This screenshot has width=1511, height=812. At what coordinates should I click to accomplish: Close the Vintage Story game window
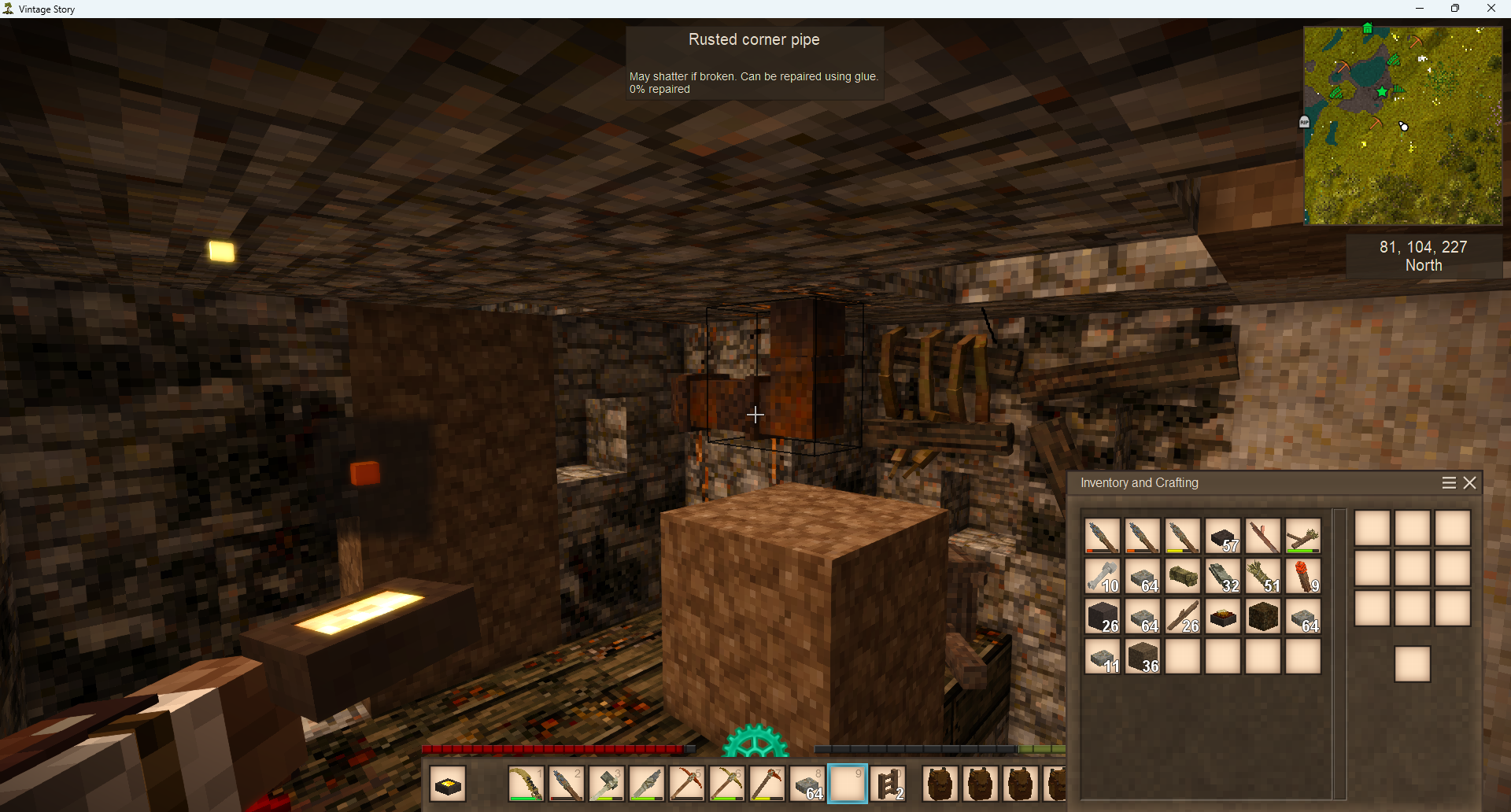1491,9
